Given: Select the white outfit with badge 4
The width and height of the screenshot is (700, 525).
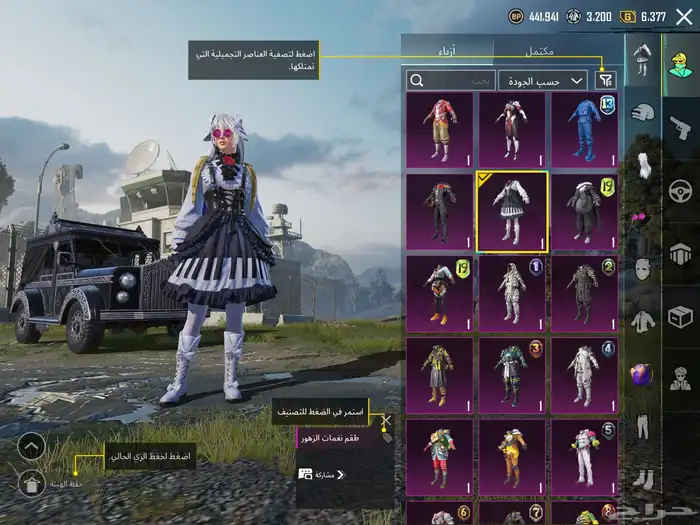Looking at the screenshot, I should (584, 374).
